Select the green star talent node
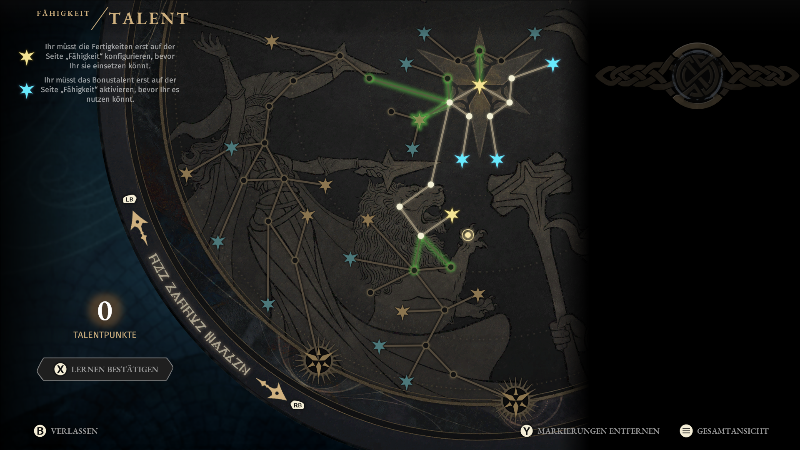800x450 pixels. tap(420, 121)
